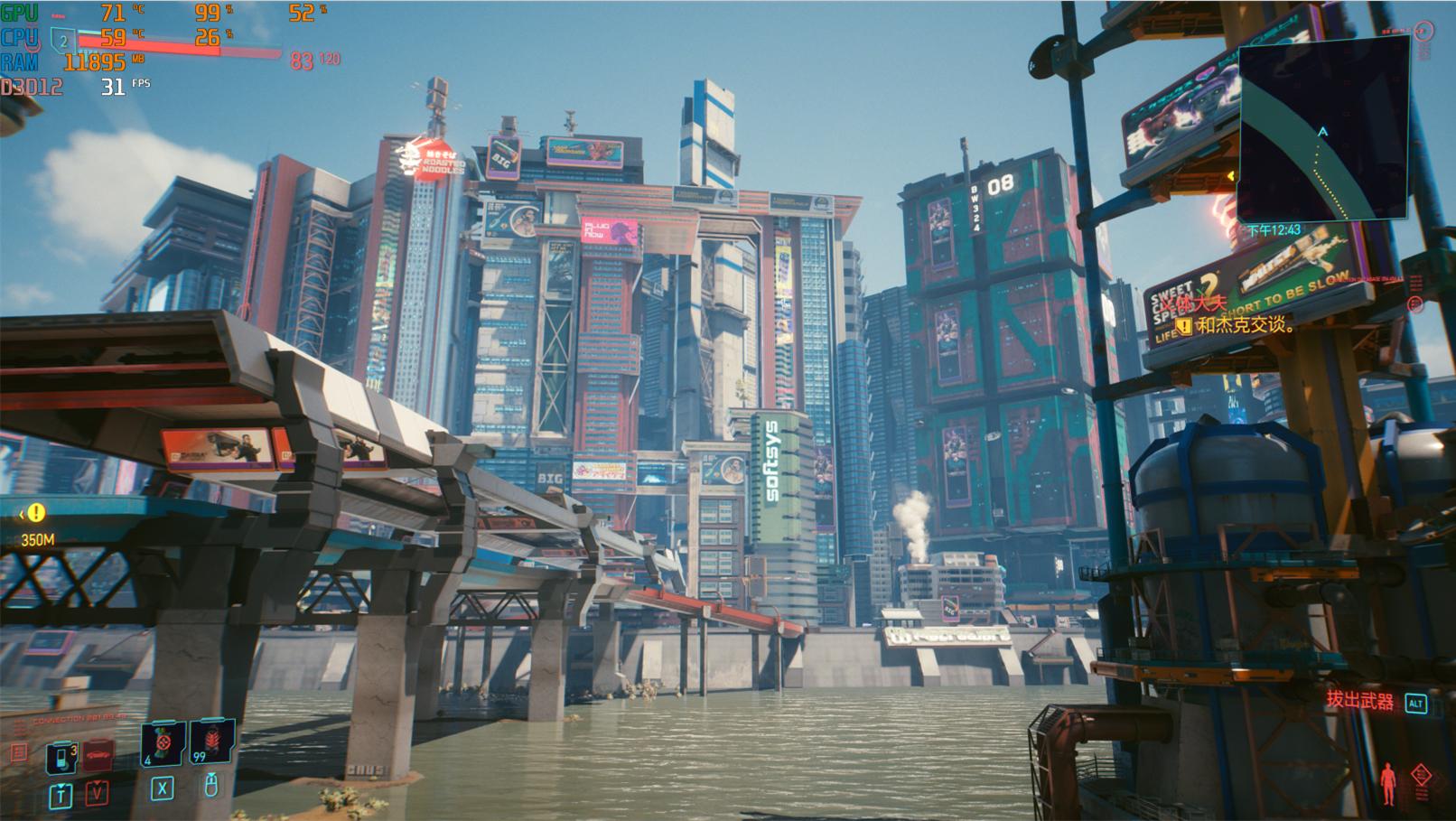
Task: Click the minimap in the corner
Action: point(1324,128)
